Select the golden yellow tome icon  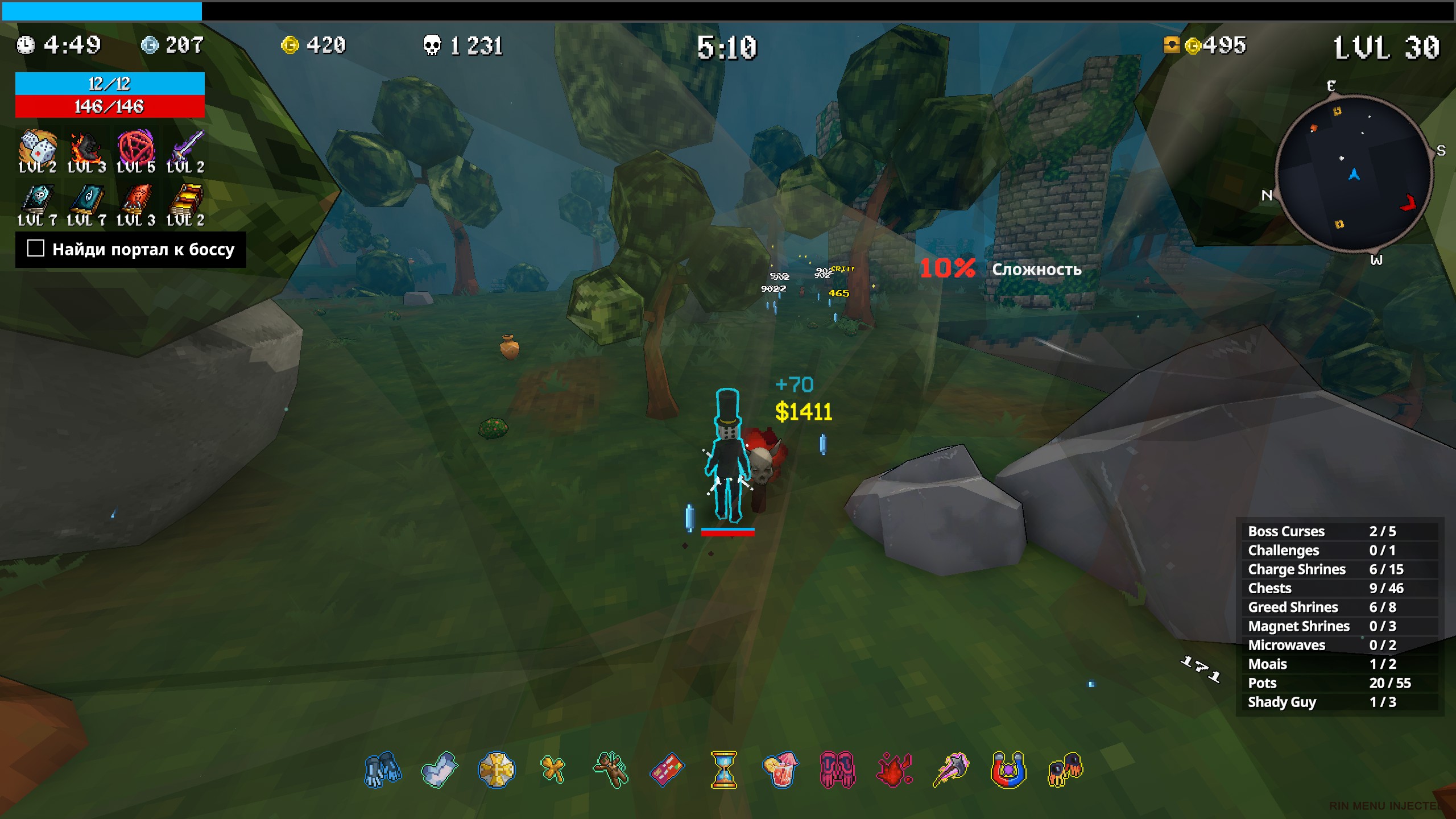point(186,200)
